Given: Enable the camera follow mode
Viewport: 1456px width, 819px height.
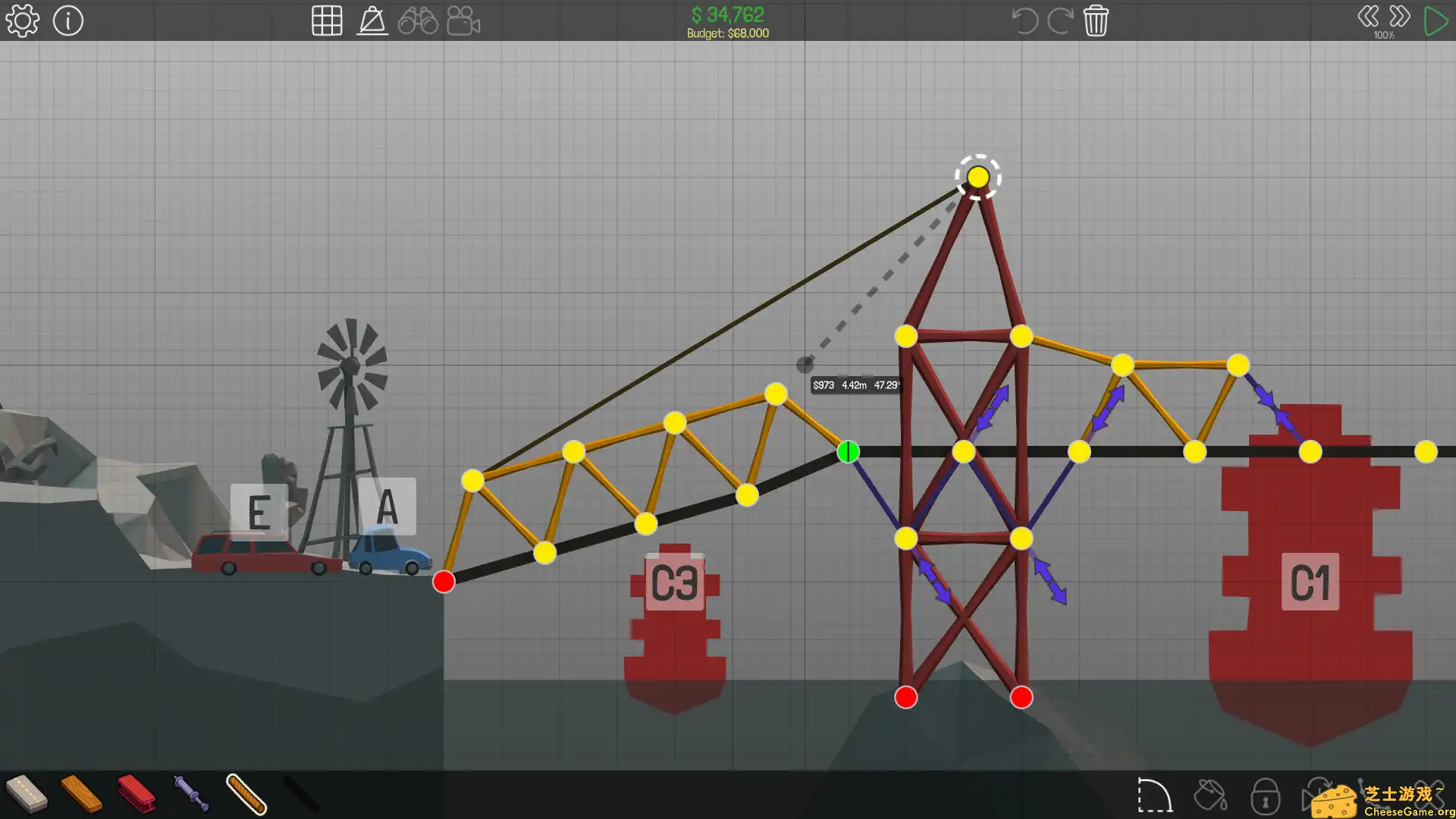Looking at the screenshot, I should click(463, 20).
